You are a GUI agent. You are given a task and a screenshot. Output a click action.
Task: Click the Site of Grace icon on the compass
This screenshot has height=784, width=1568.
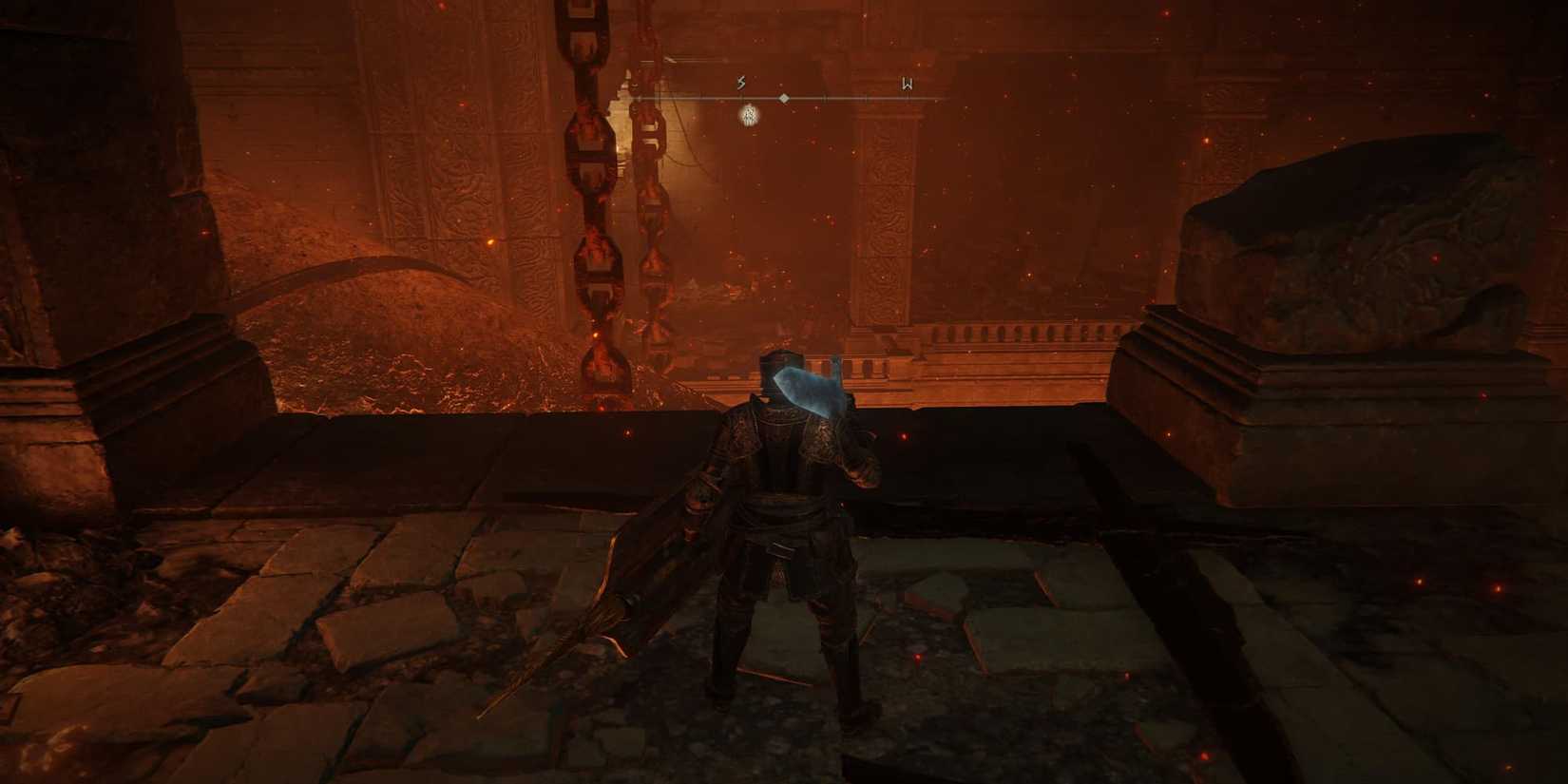tap(749, 118)
